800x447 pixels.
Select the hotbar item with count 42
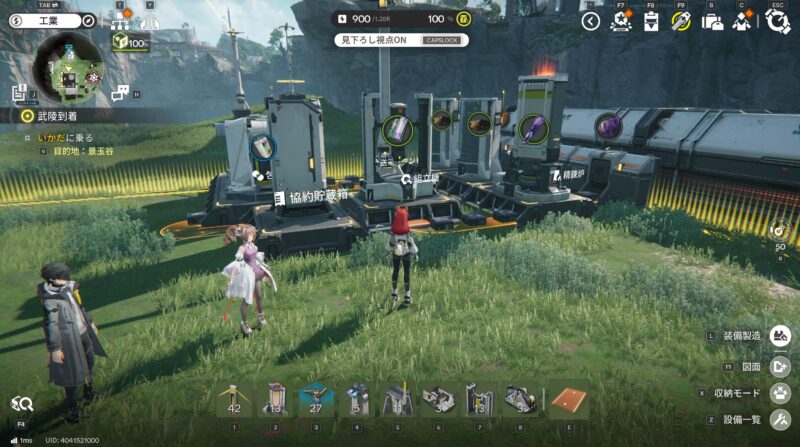coord(236,400)
